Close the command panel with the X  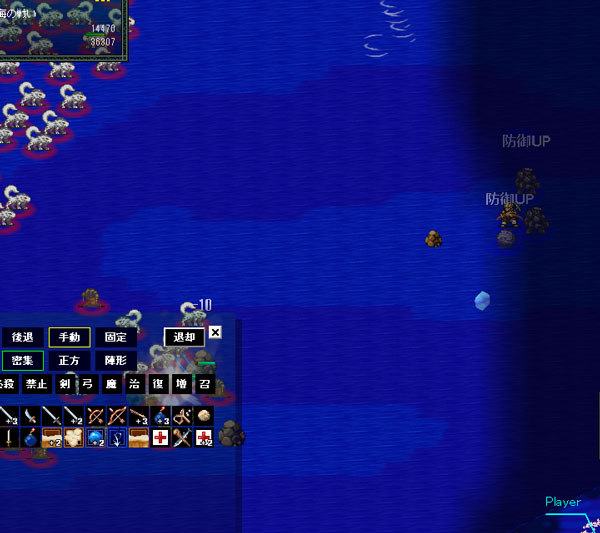pos(215,332)
